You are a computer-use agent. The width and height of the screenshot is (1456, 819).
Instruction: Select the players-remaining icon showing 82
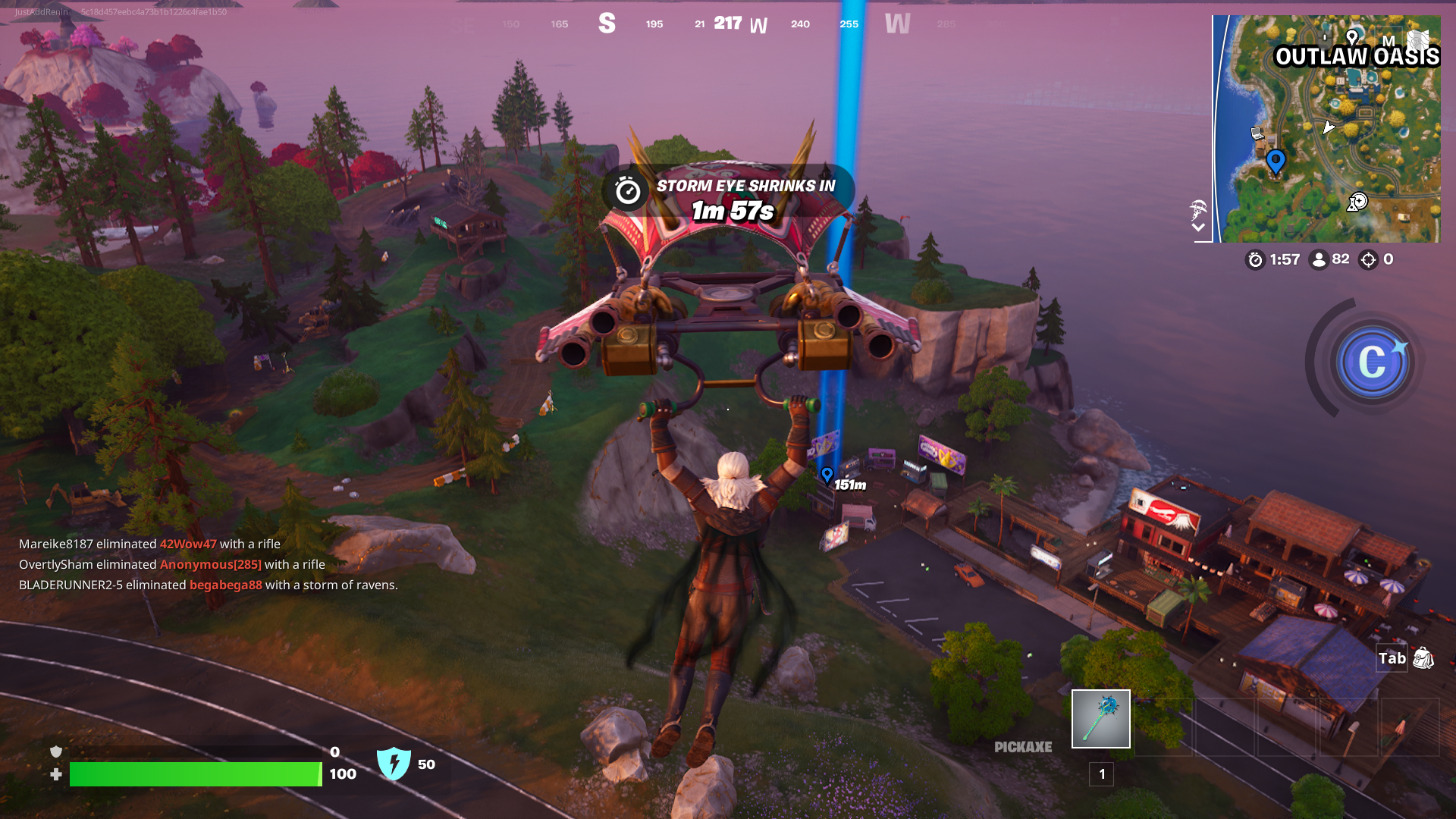coord(1319,261)
